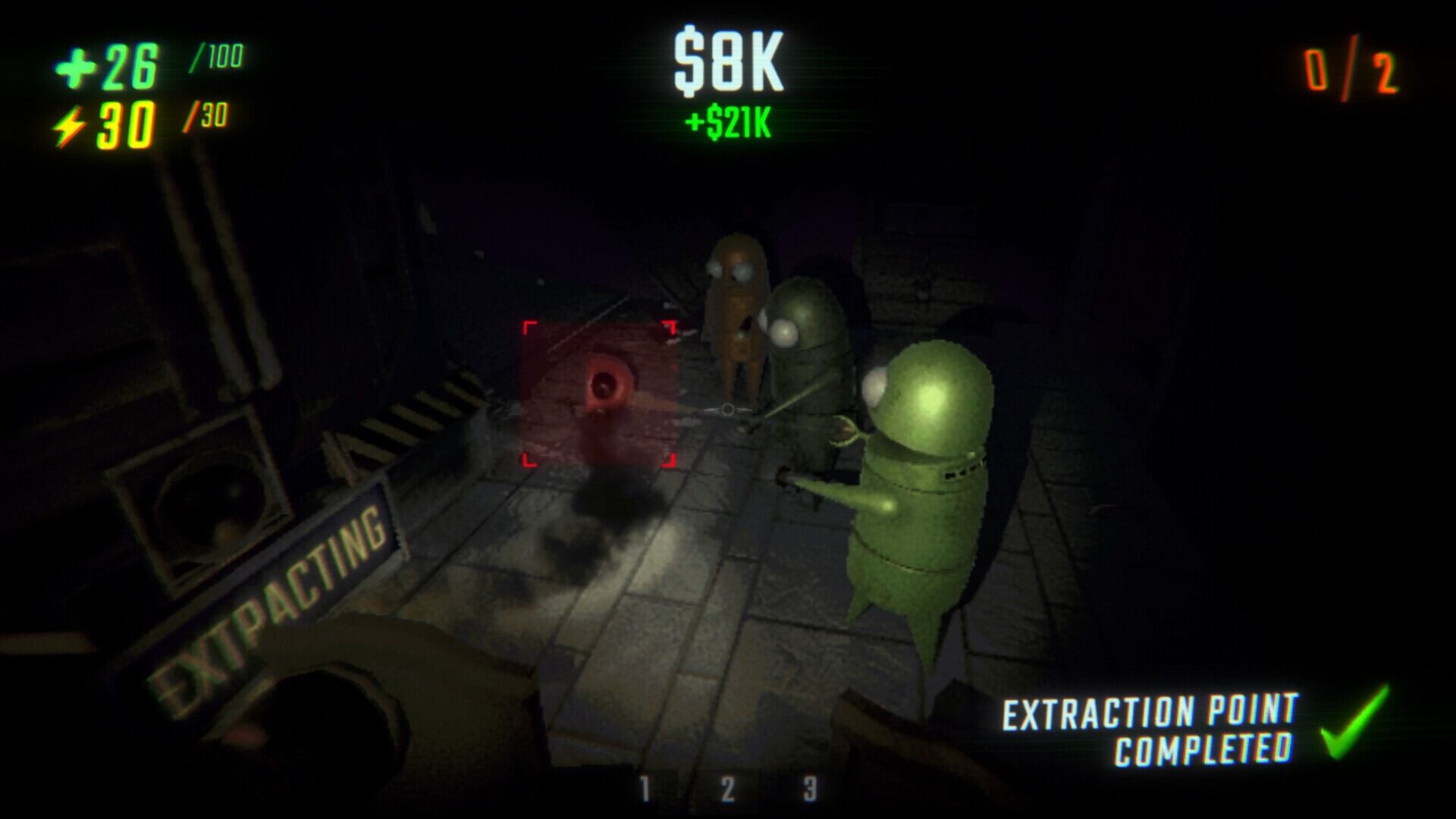Click the $8K money display
Image resolution: width=1456 pixels, height=819 pixels.
[x=728, y=64]
